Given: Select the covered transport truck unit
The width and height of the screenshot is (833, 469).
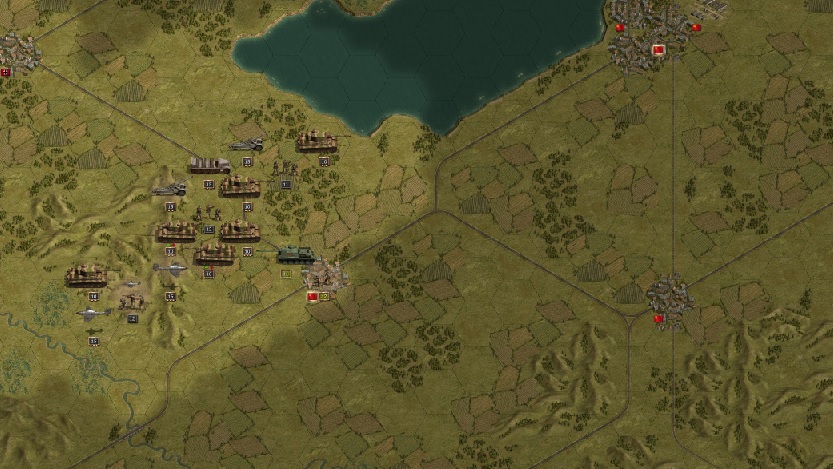Looking at the screenshot, I should point(210,164).
